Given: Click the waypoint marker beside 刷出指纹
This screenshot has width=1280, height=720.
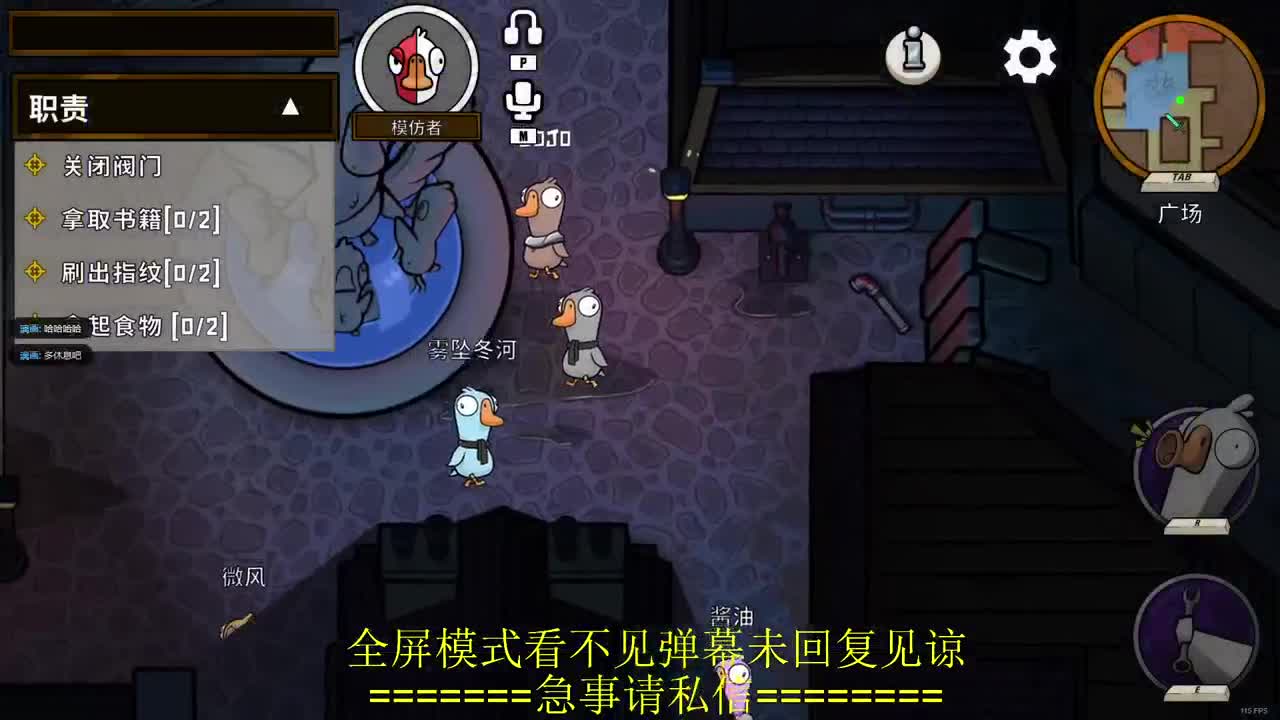Looking at the screenshot, I should tap(37, 272).
